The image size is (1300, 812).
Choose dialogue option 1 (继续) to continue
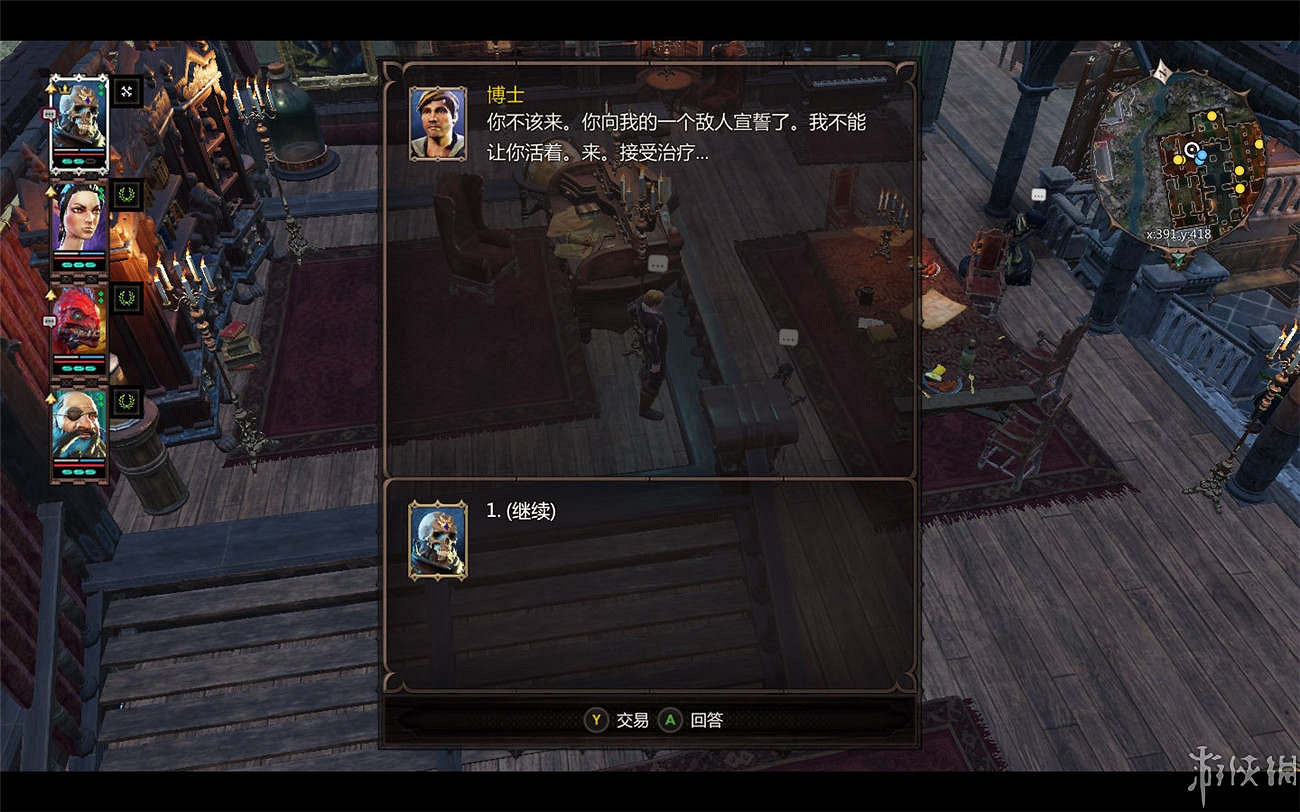coord(530,510)
